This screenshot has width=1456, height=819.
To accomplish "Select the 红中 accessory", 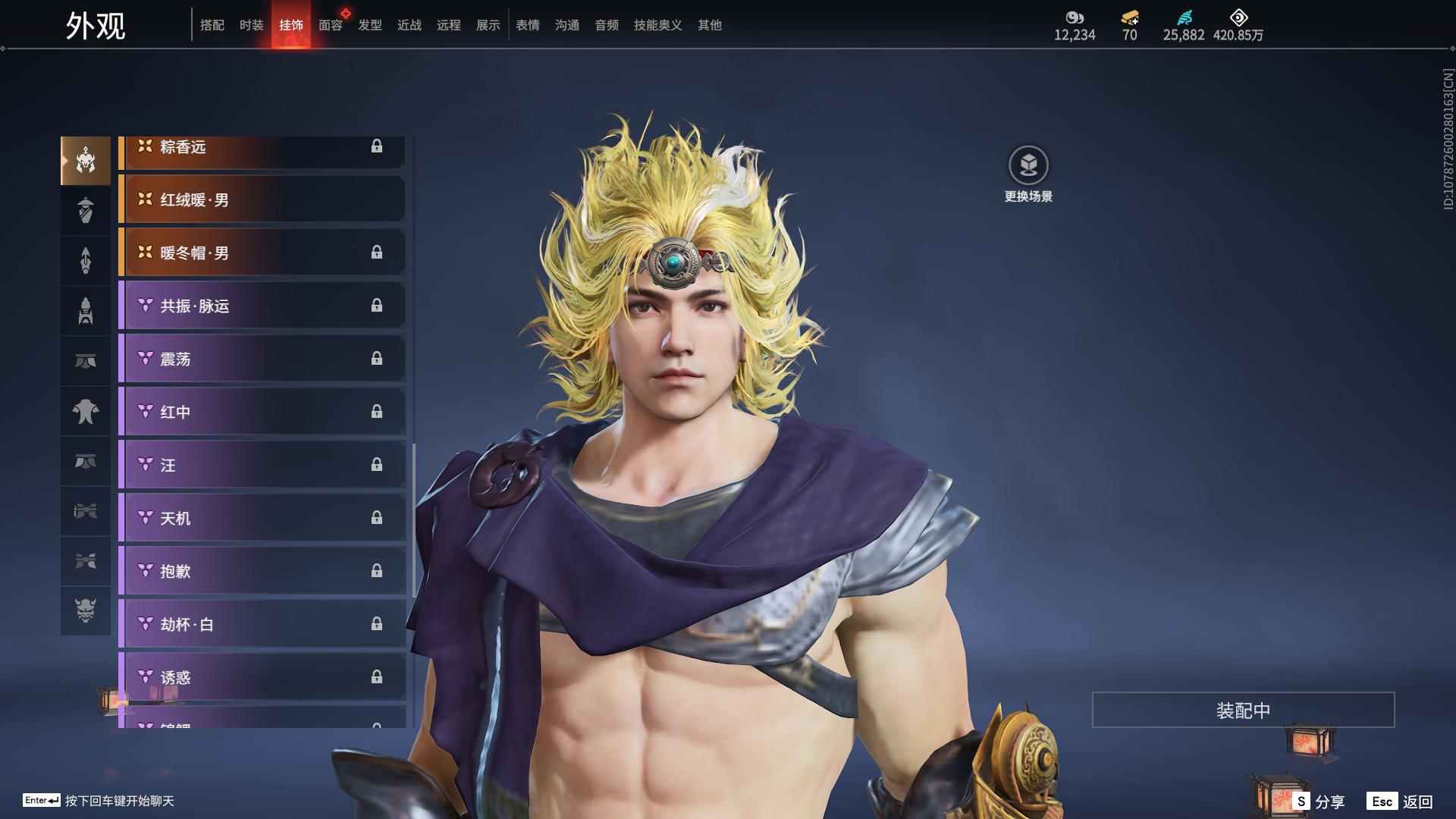I will coord(262,412).
